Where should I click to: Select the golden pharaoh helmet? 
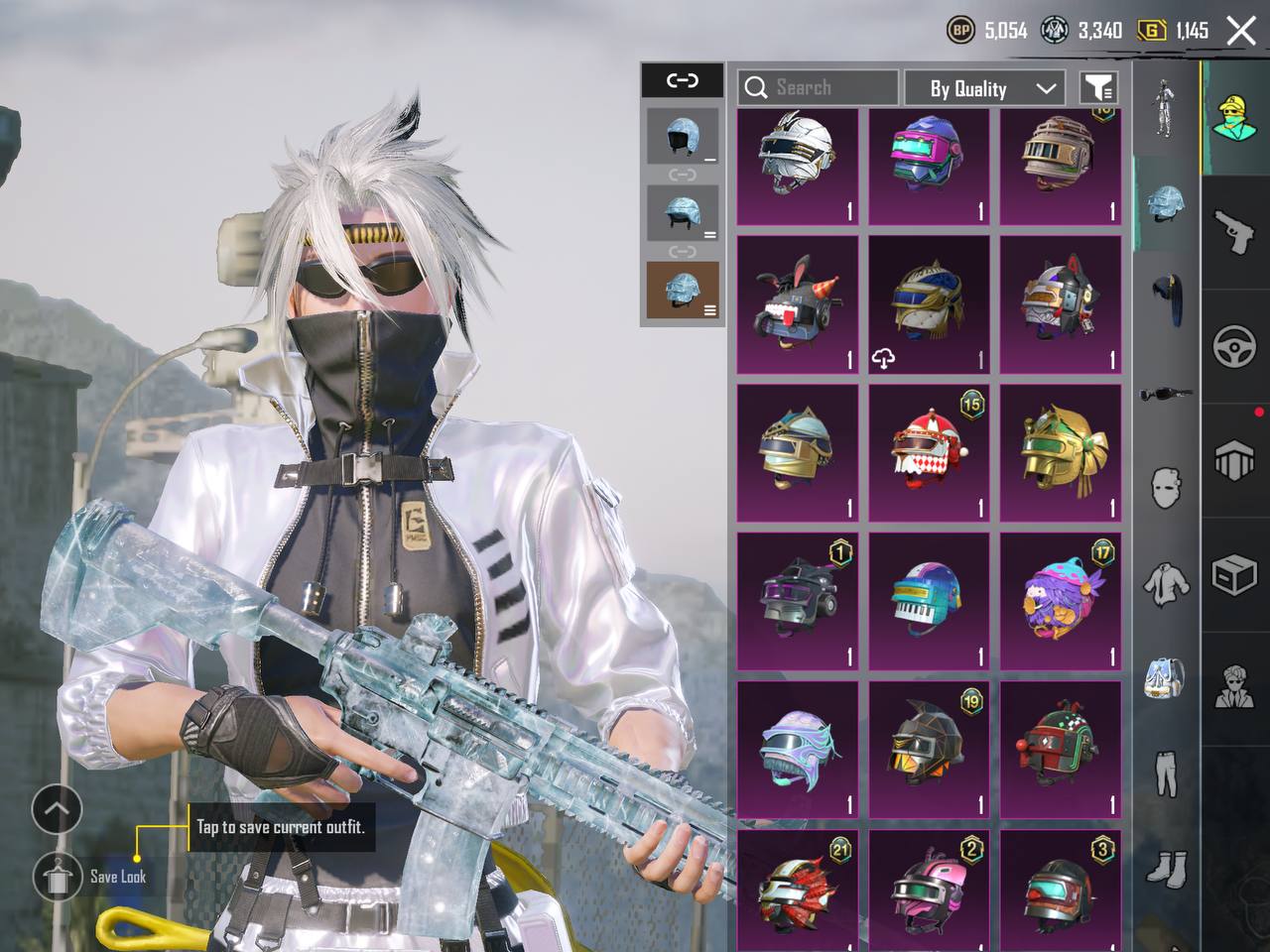(1060, 453)
